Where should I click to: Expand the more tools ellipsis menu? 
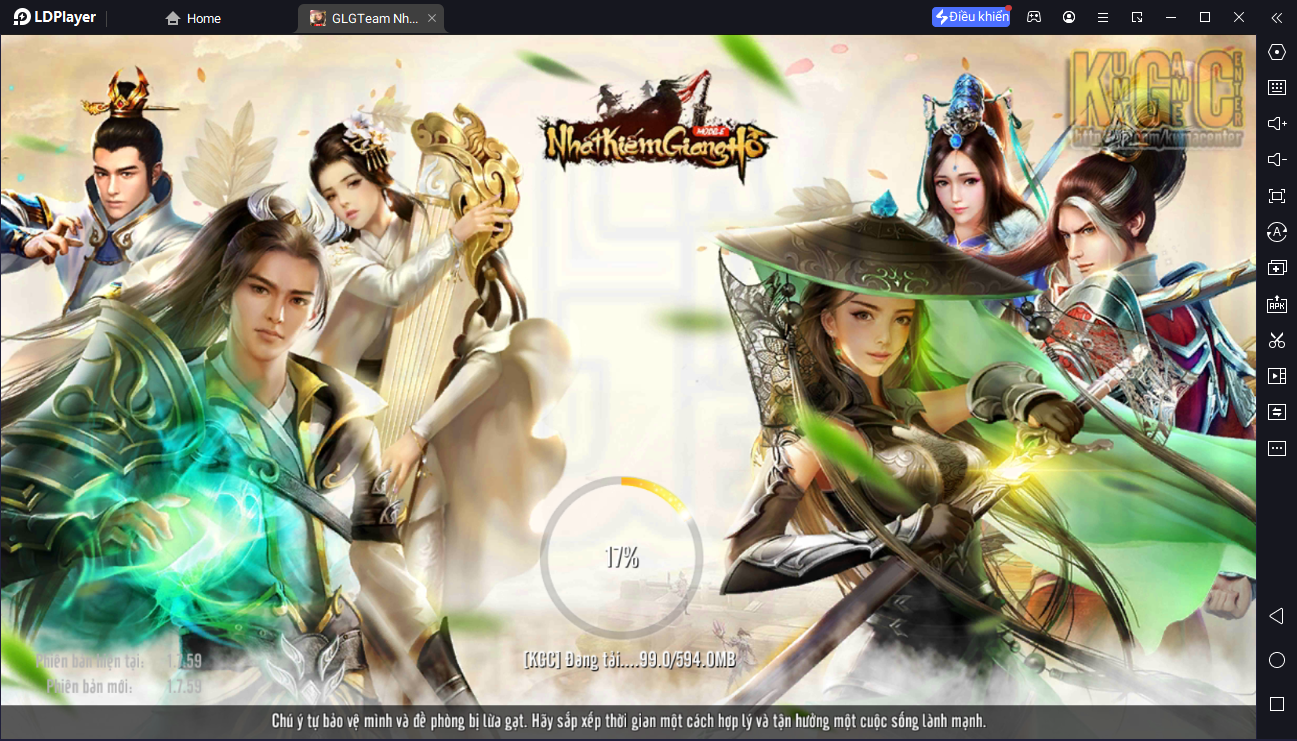[1276, 448]
